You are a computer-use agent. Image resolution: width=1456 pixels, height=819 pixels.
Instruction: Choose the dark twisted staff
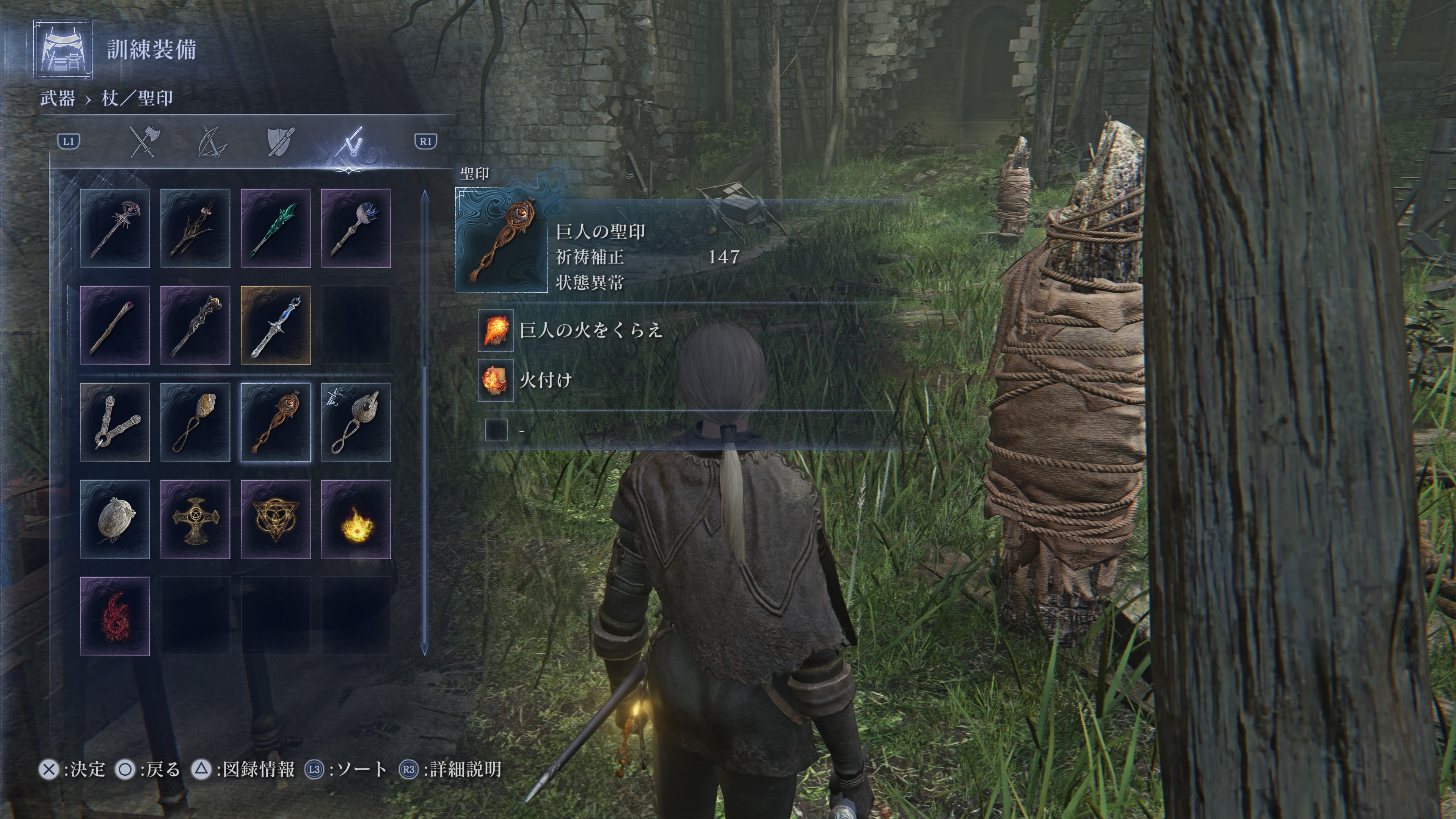click(195, 326)
